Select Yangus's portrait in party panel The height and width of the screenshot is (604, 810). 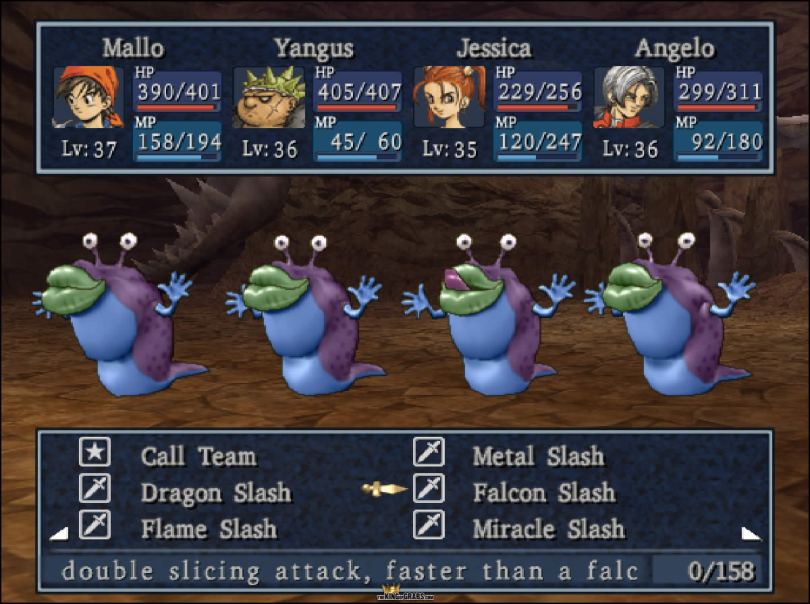pyautogui.click(x=269, y=97)
